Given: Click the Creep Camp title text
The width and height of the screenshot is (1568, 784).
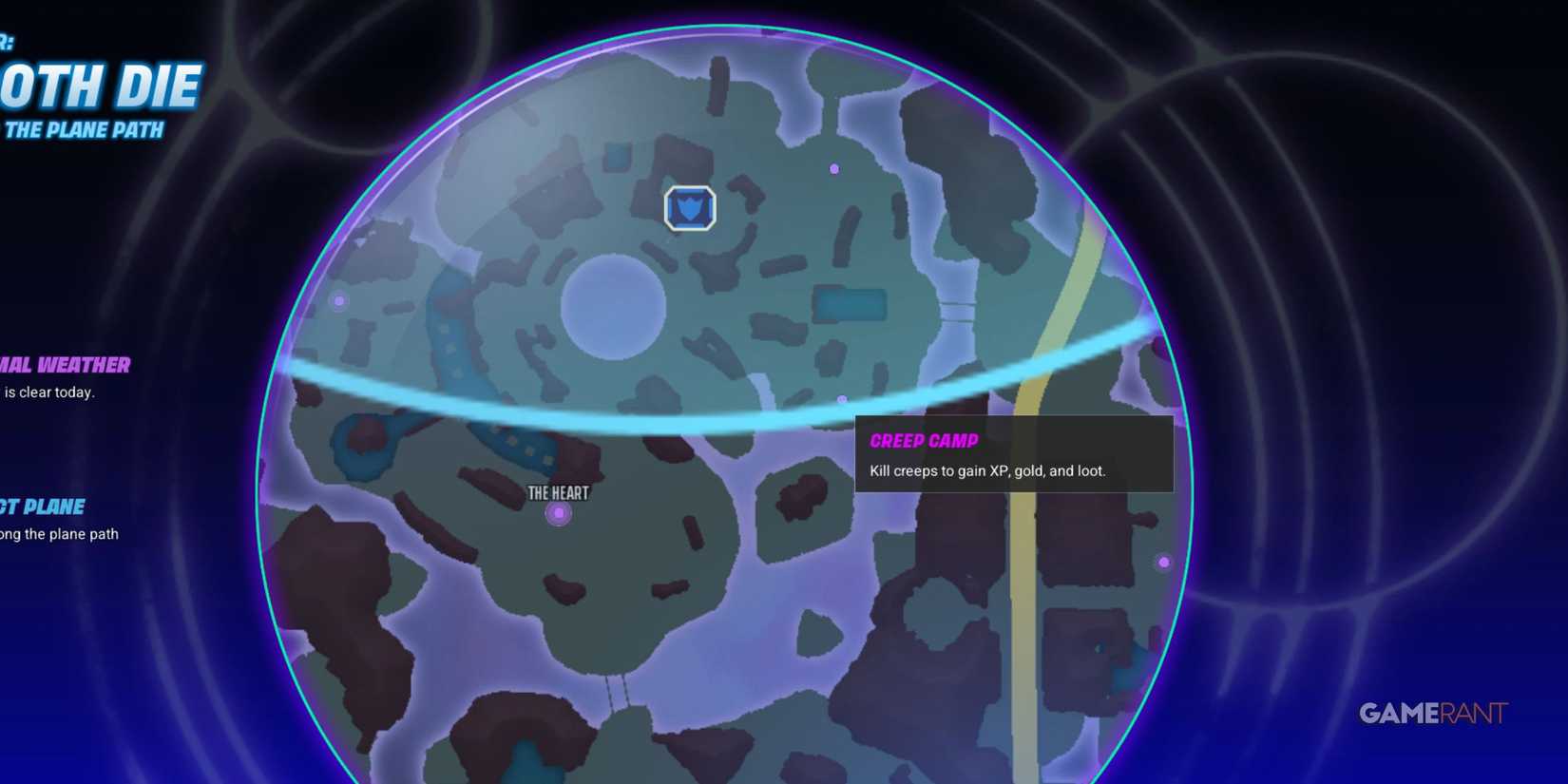Looking at the screenshot, I should pyautogui.click(x=925, y=440).
